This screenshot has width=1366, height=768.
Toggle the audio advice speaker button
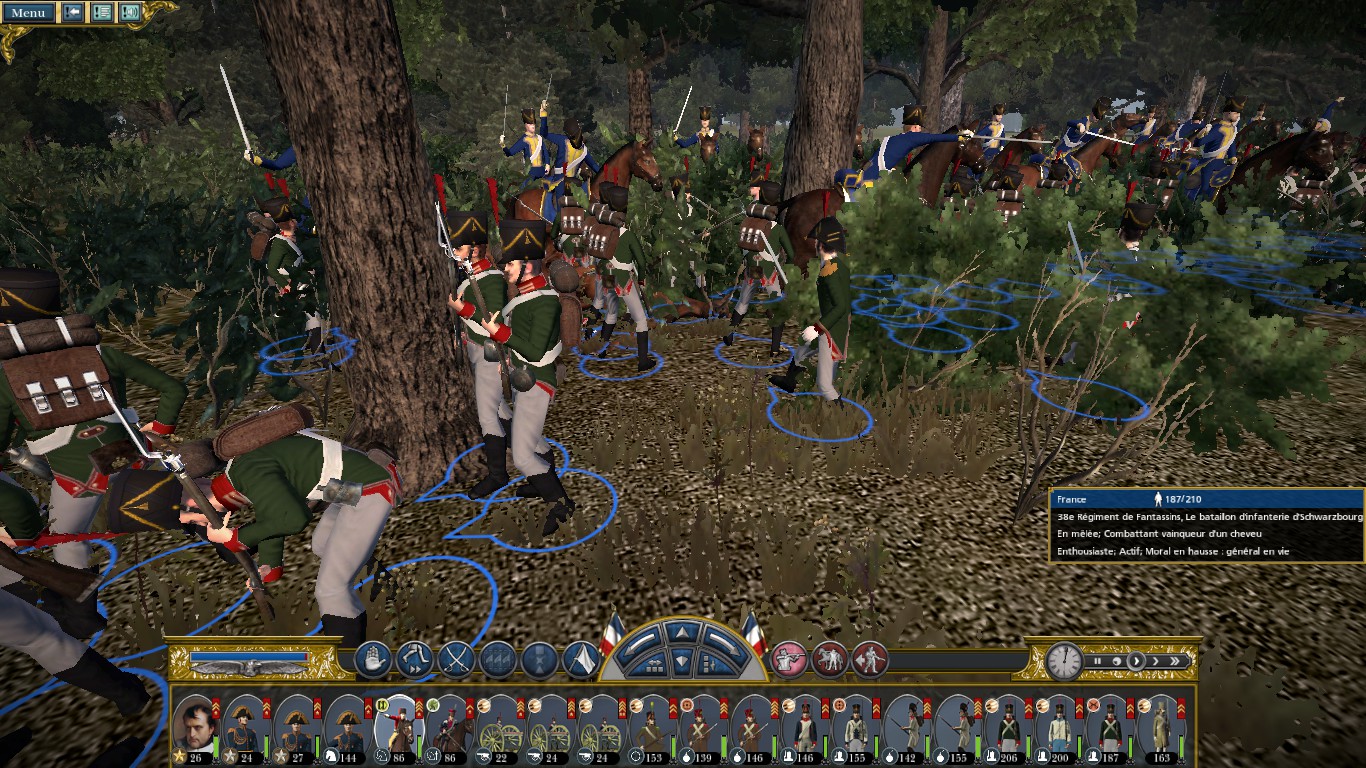[130, 13]
